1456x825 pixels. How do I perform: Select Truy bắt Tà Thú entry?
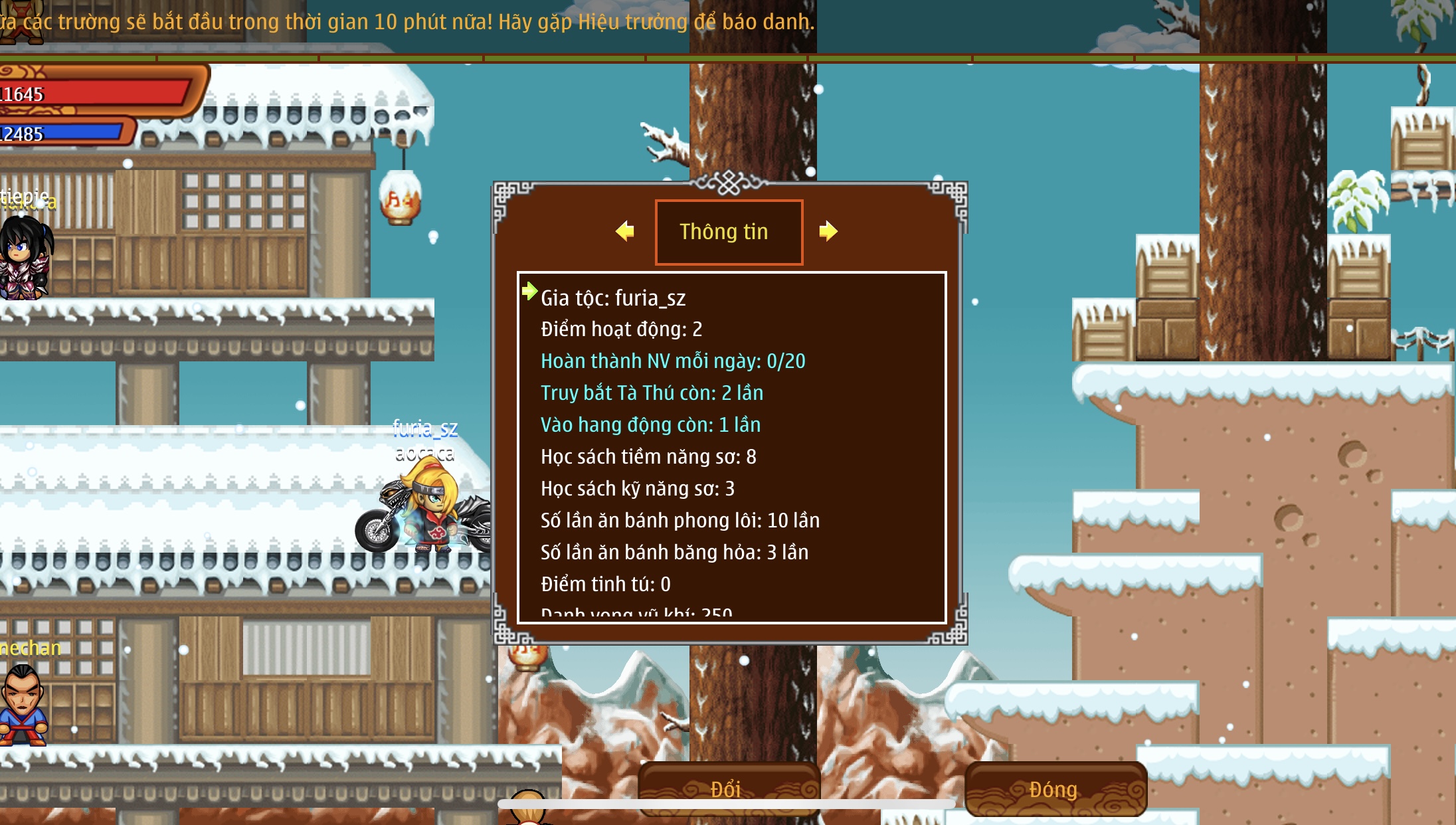652,393
